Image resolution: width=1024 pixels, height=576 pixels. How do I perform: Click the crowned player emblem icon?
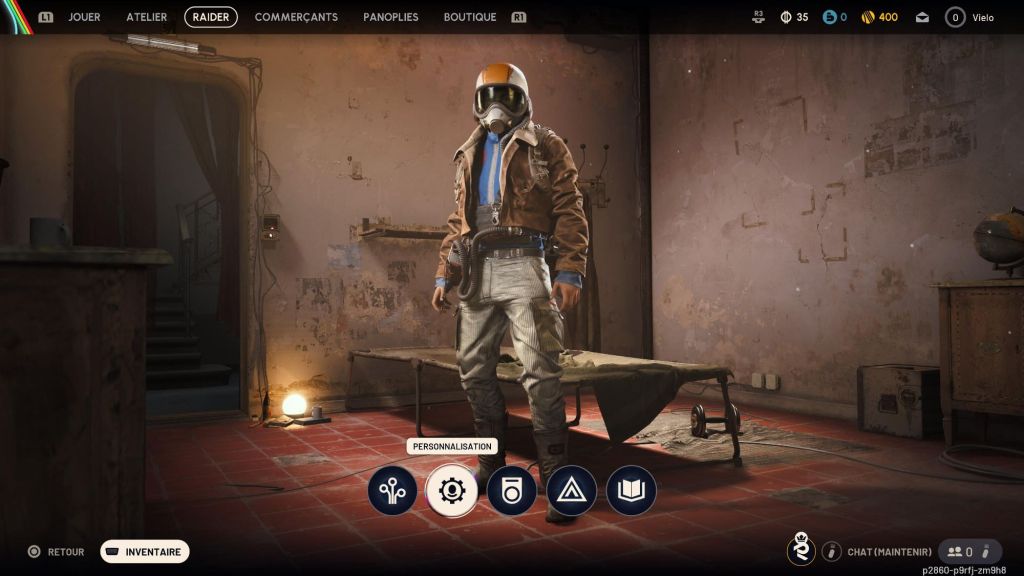[x=801, y=550]
